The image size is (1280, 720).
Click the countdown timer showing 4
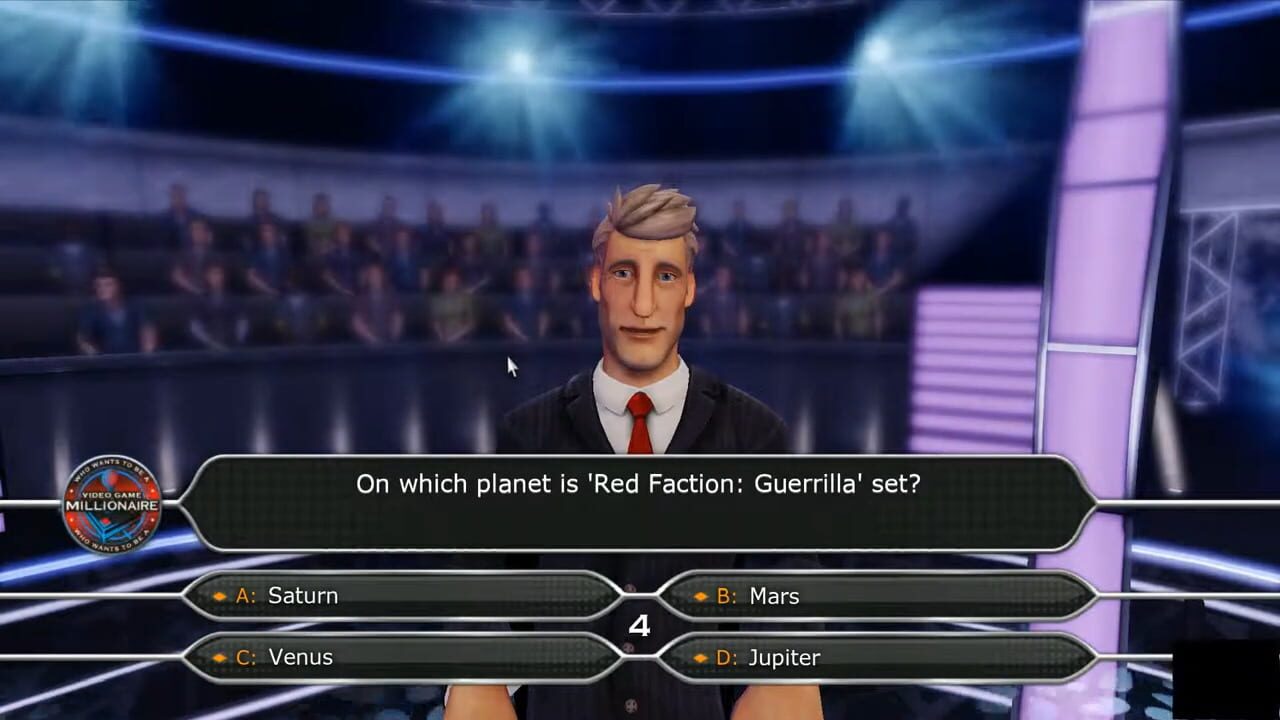[640, 626]
